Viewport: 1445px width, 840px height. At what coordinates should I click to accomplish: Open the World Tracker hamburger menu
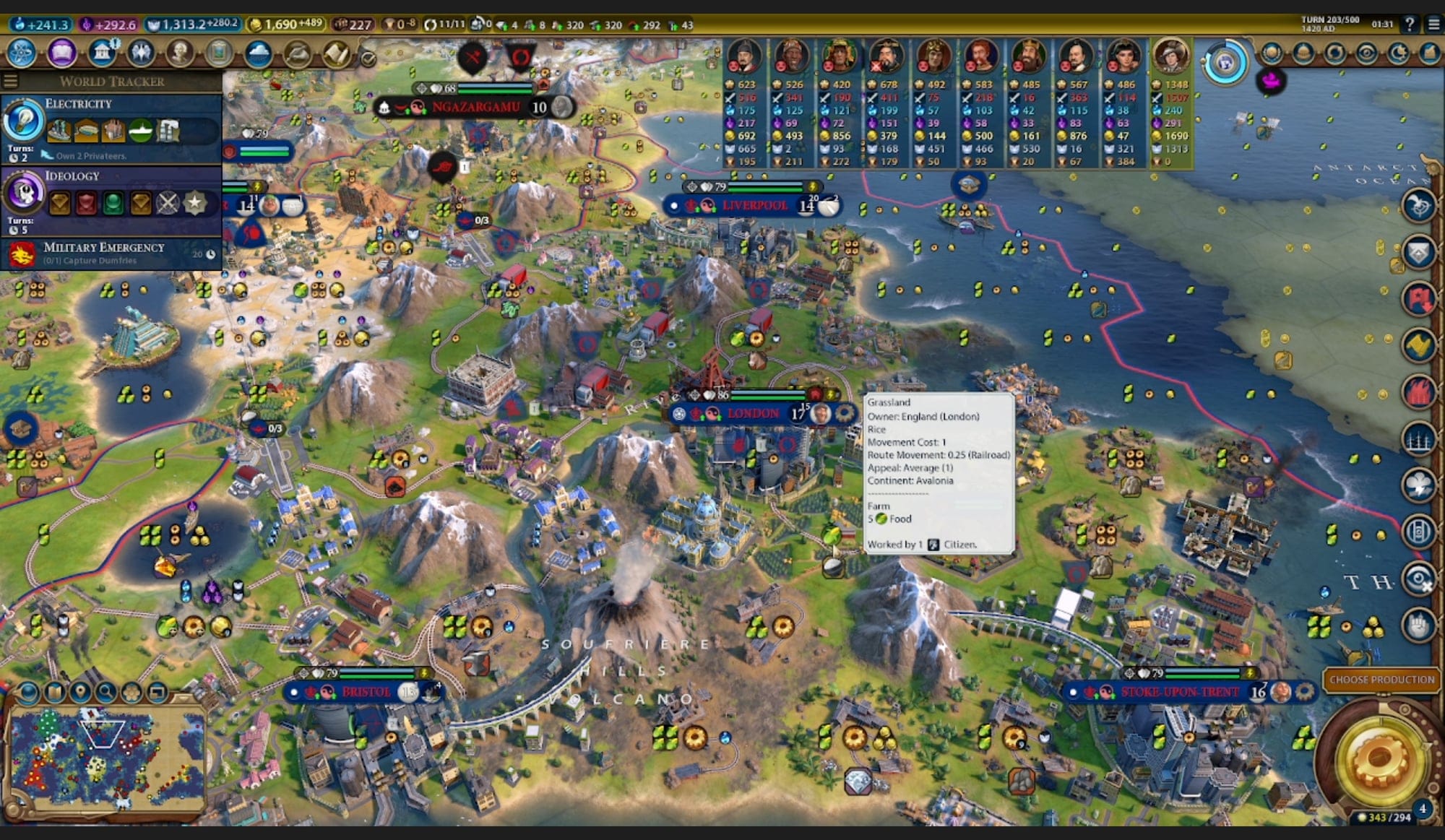point(11,80)
